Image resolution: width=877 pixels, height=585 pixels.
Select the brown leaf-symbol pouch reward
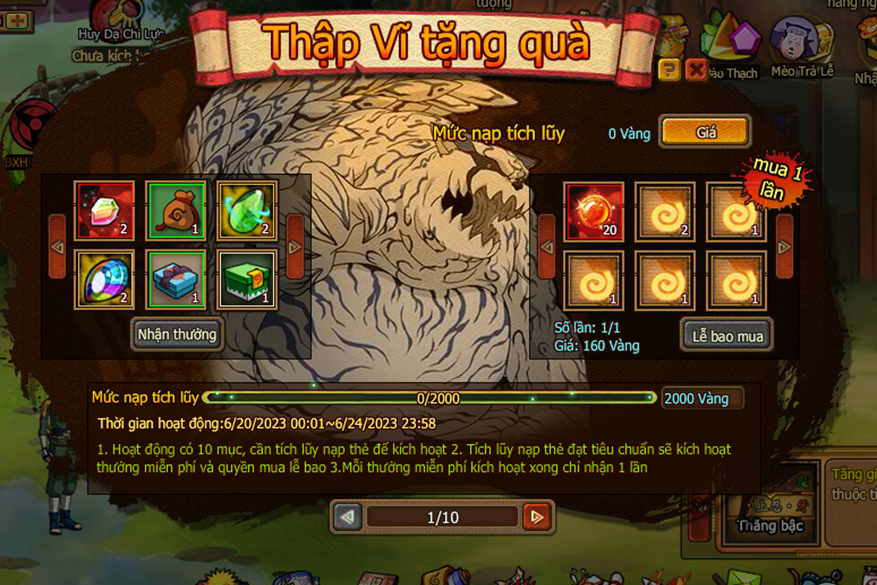176,212
